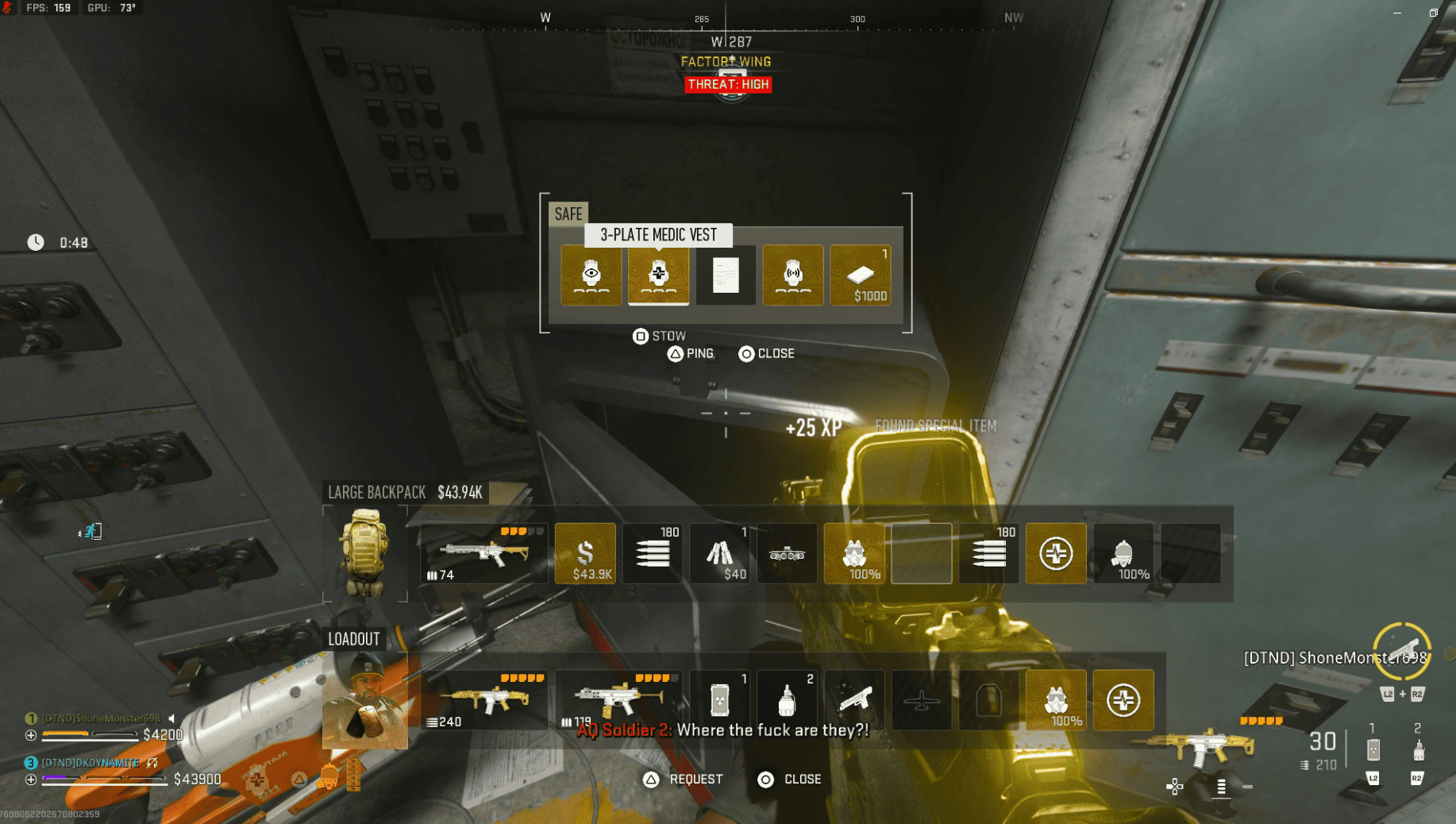Select the killstreak plane icon in loadout
Image resolution: width=1456 pixels, height=824 pixels.
point(921,699)
